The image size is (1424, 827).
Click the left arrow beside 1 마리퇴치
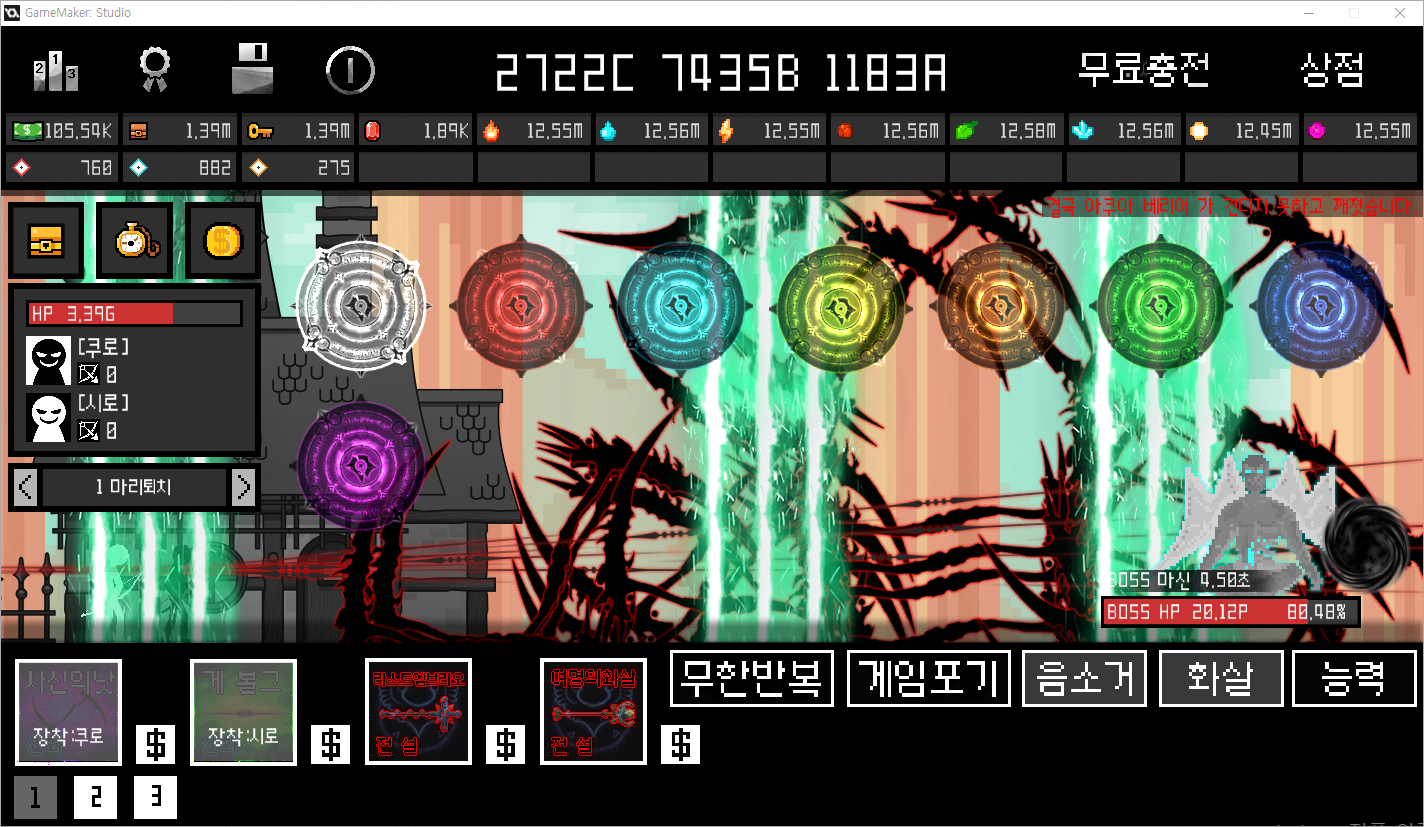25,488
